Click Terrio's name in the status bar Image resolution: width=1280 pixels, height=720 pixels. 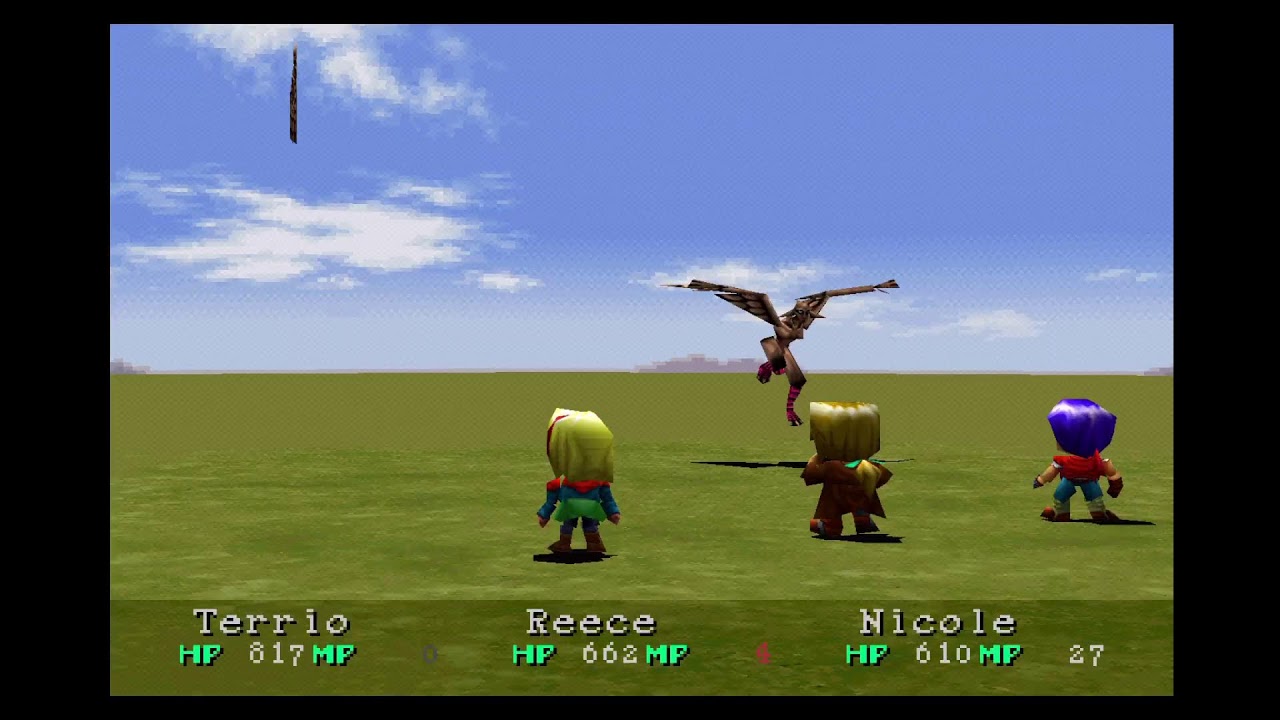pyautogui.click(x=272, y=622)
